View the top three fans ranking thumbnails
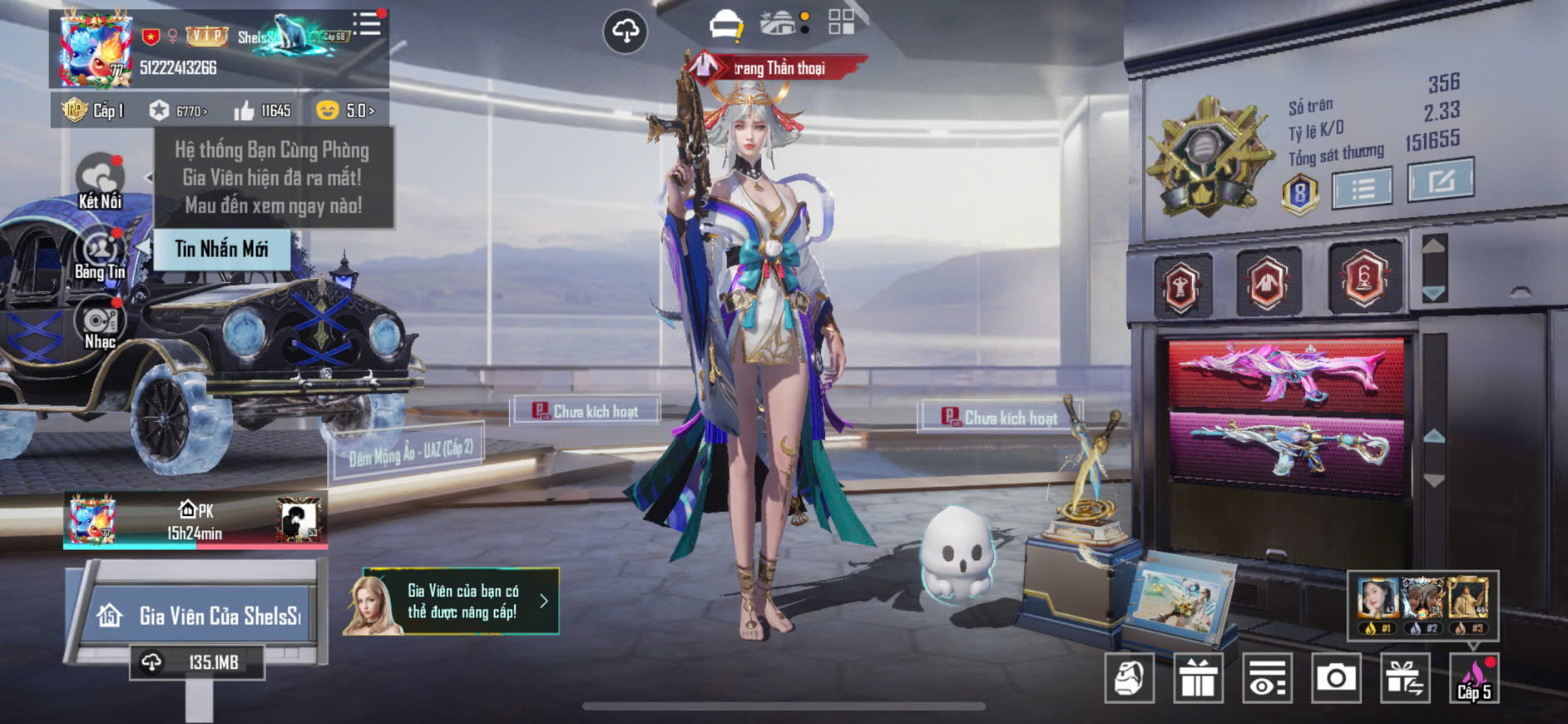The width and height of the screenshot is (1568, 724). (x=1422, y=605)
